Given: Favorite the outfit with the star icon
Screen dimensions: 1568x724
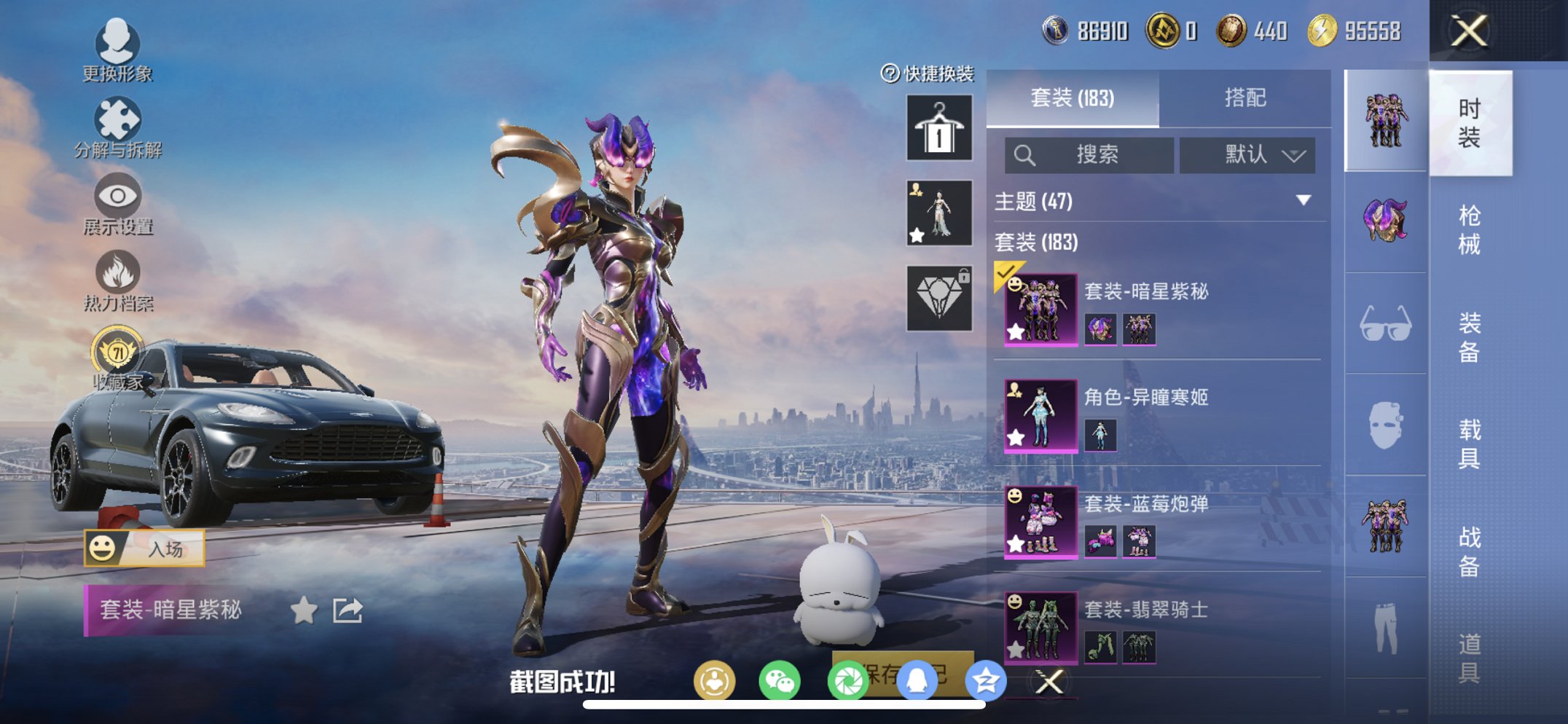Looking at the screenshot, I should (304, 610).
